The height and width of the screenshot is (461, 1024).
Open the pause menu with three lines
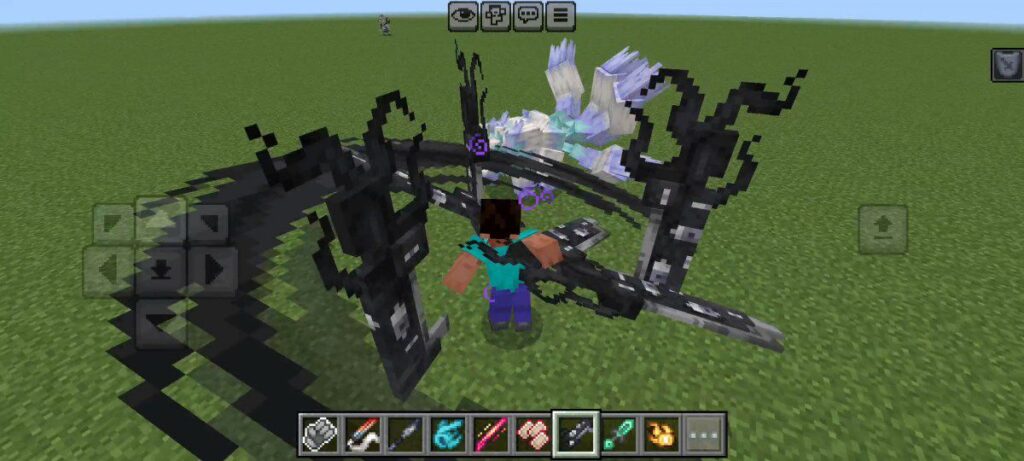(560, 15)
